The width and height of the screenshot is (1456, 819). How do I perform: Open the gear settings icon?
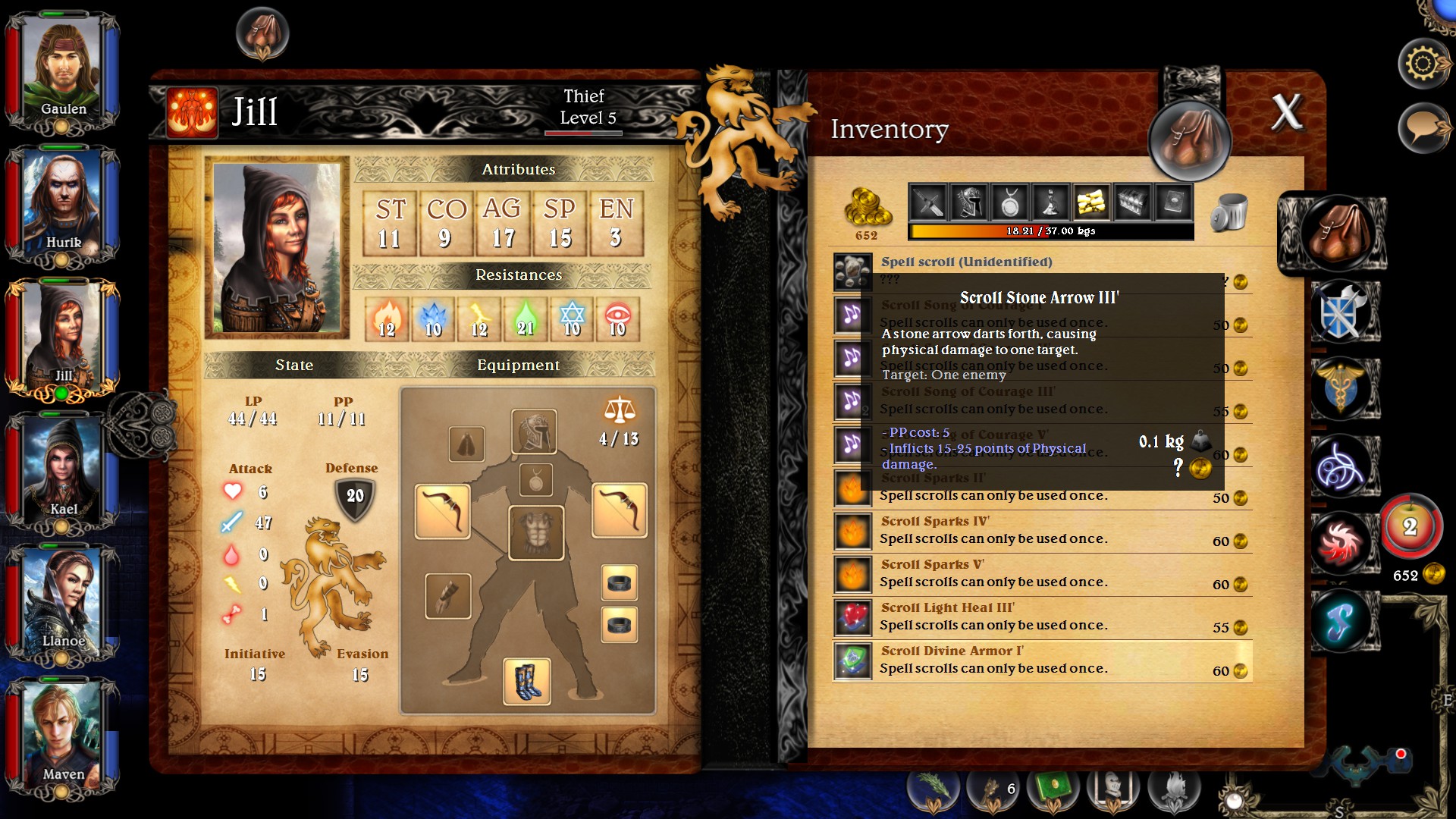click(1423, 64)
